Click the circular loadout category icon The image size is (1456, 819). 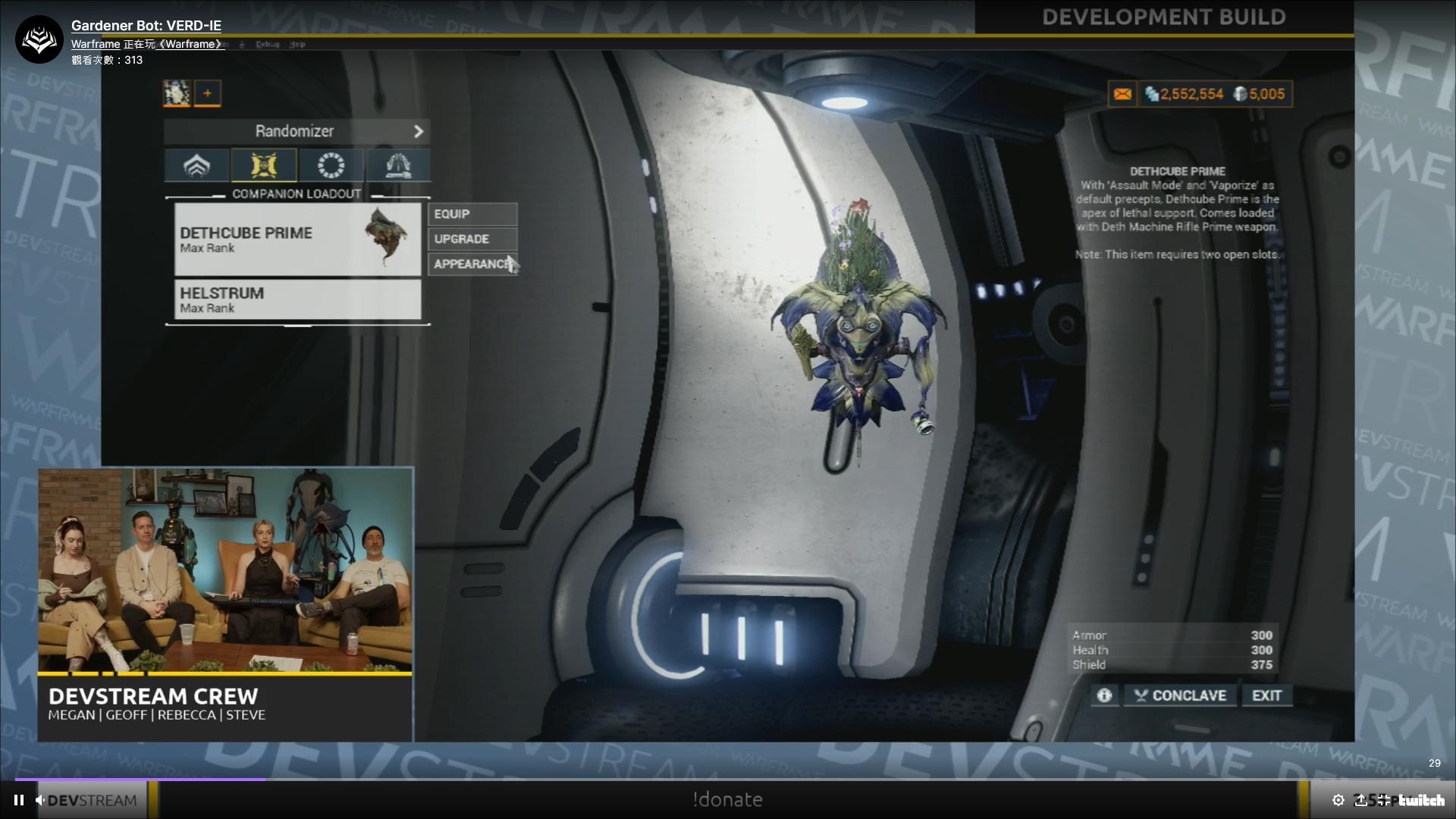click(x=331, y=165)
